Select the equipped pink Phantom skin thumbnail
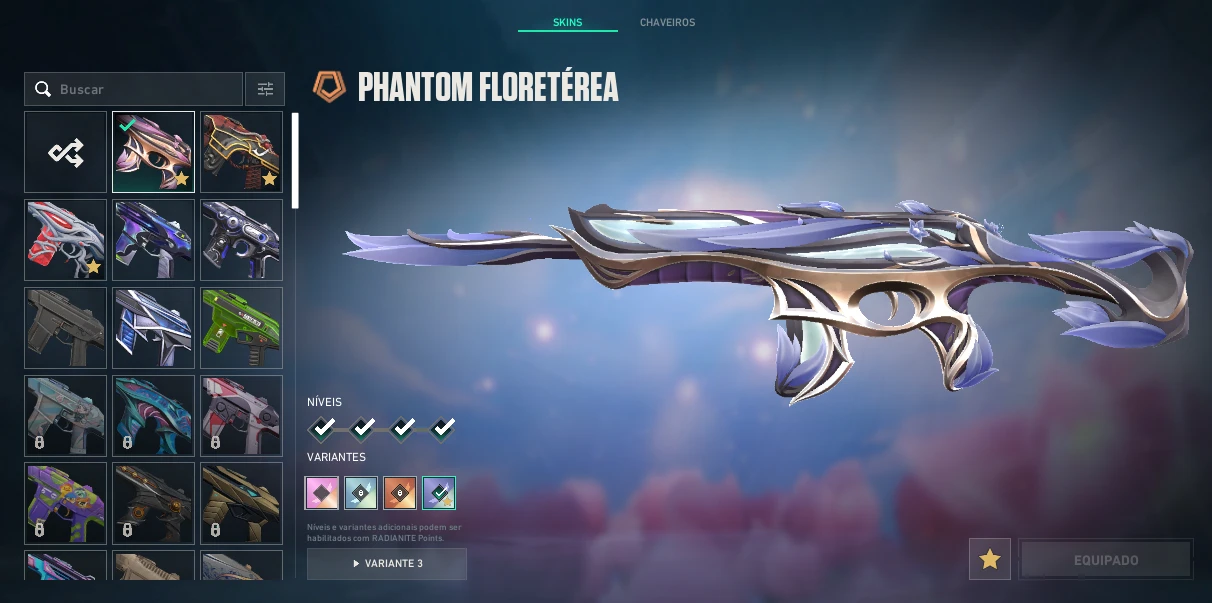 tap(153, 152)
